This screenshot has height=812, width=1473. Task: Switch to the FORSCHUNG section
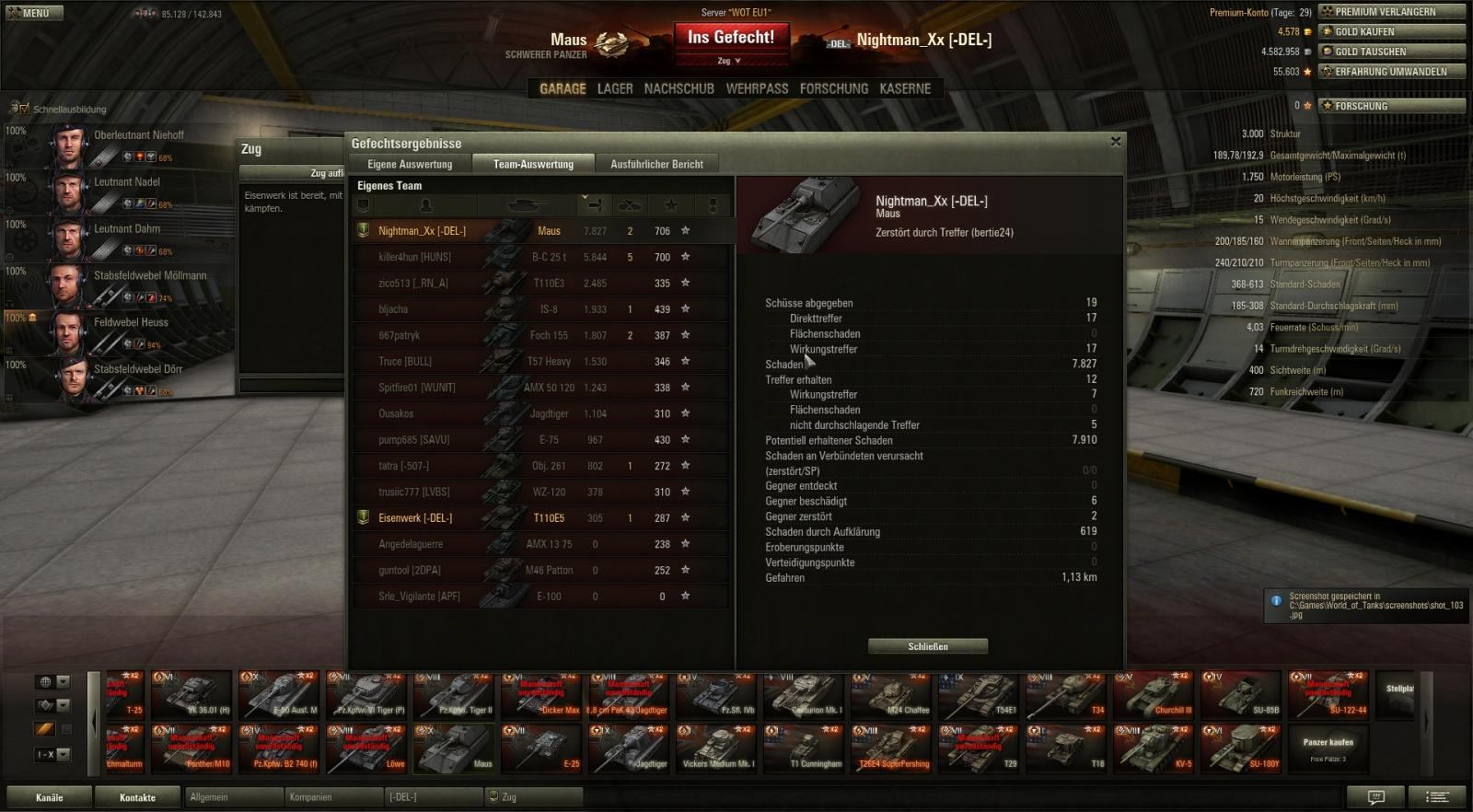point(833,88)
